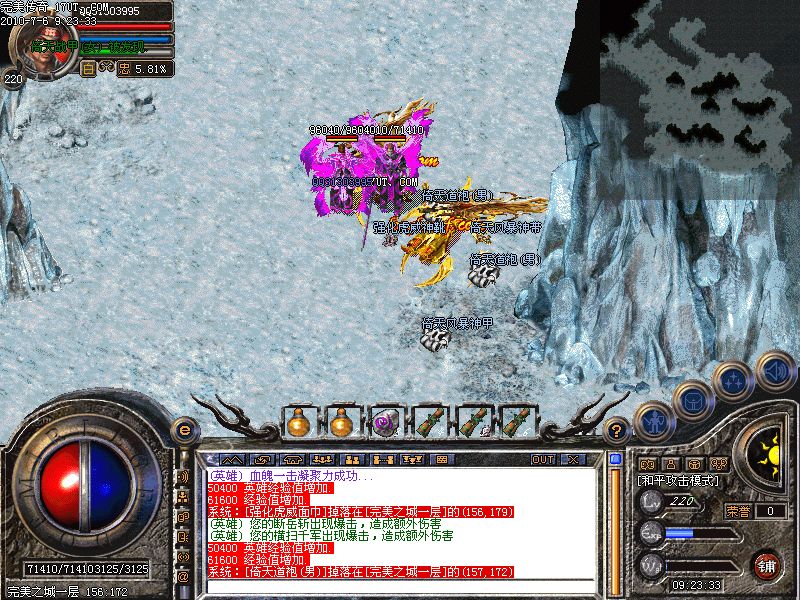The image size is (800, 600).
Task: Open the character equipment panel
Action: (654, 421)
